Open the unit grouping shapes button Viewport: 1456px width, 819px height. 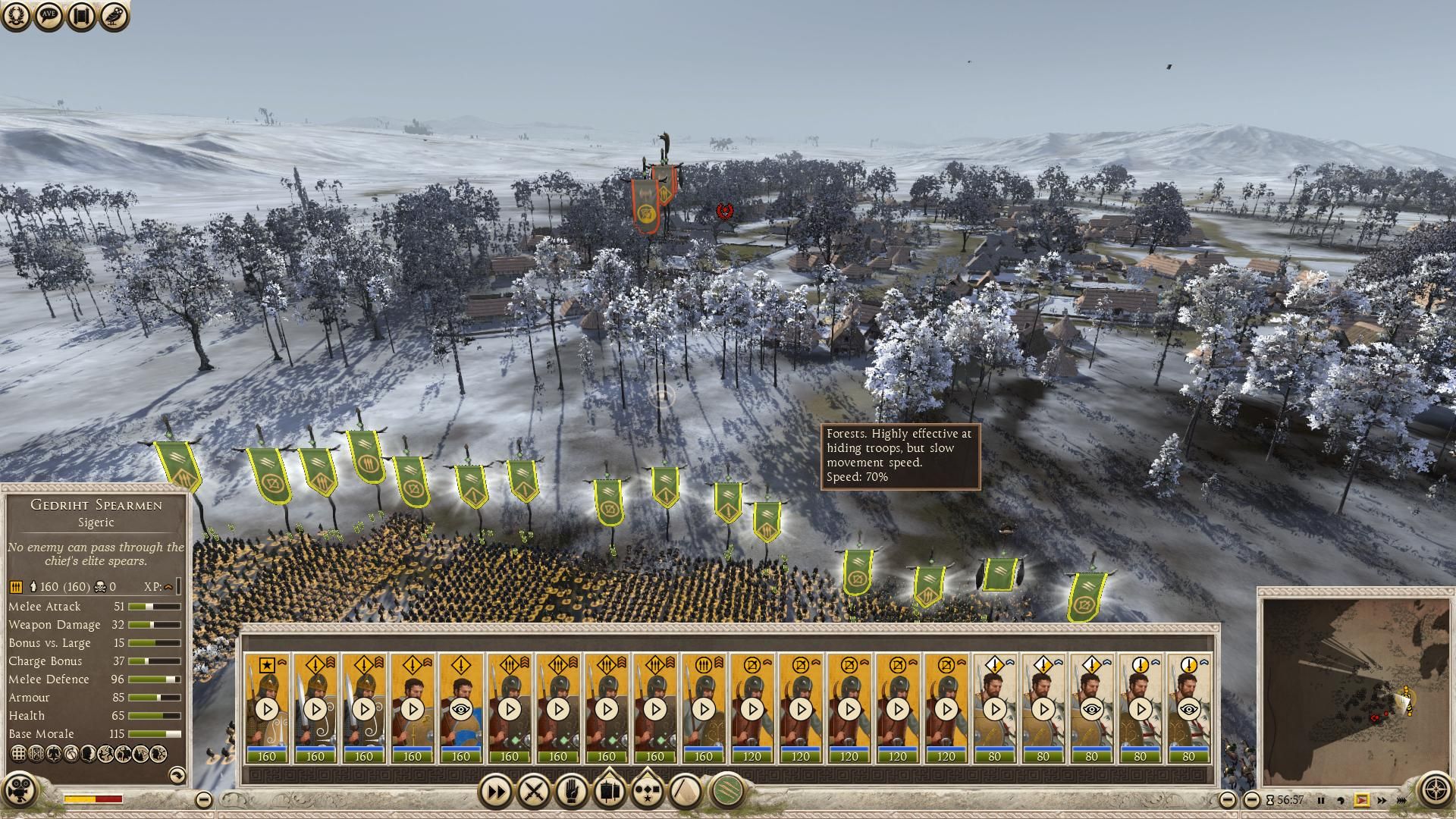[647, 792]
